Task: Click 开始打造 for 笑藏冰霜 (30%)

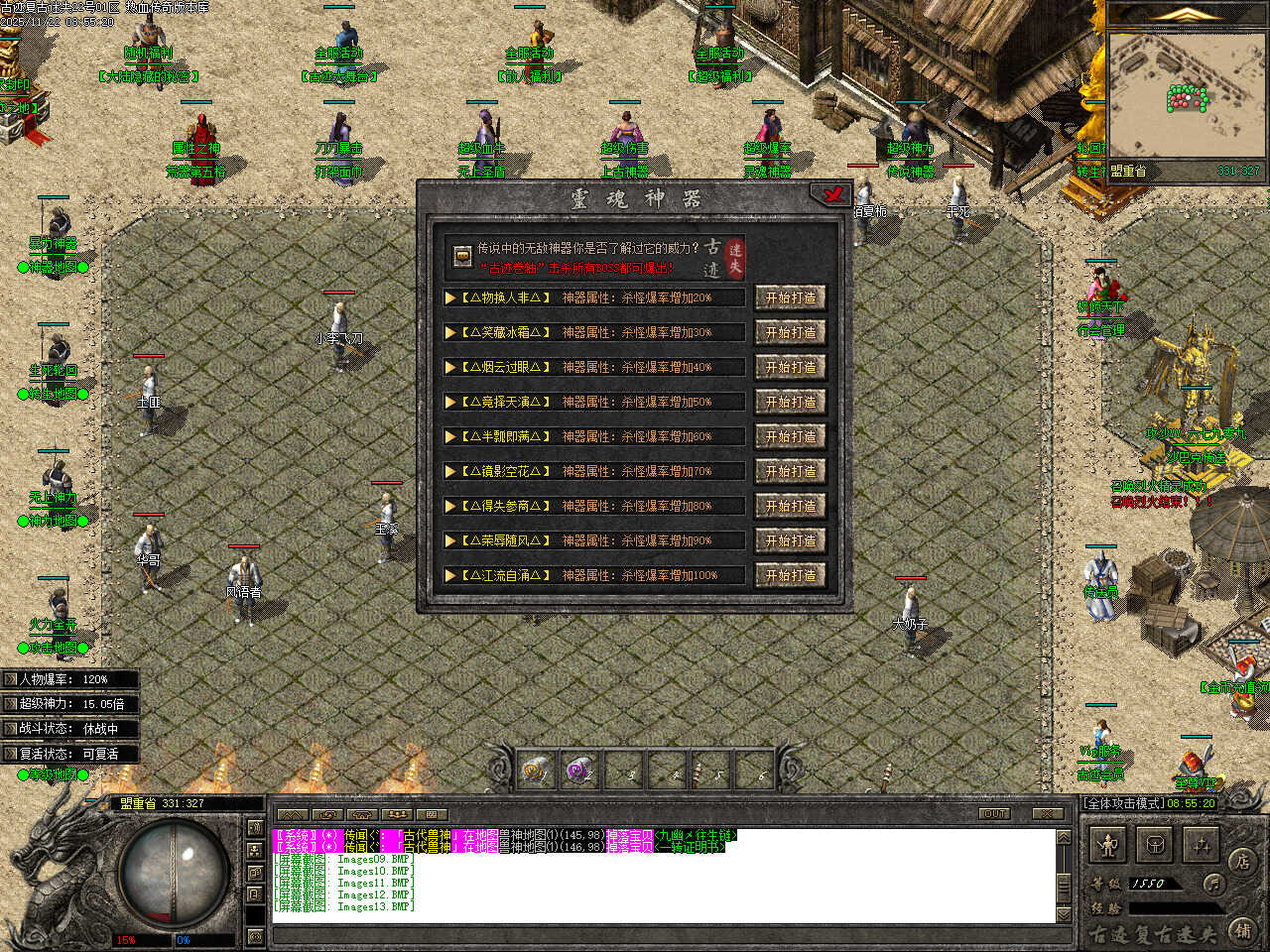Action: point(790,332)
